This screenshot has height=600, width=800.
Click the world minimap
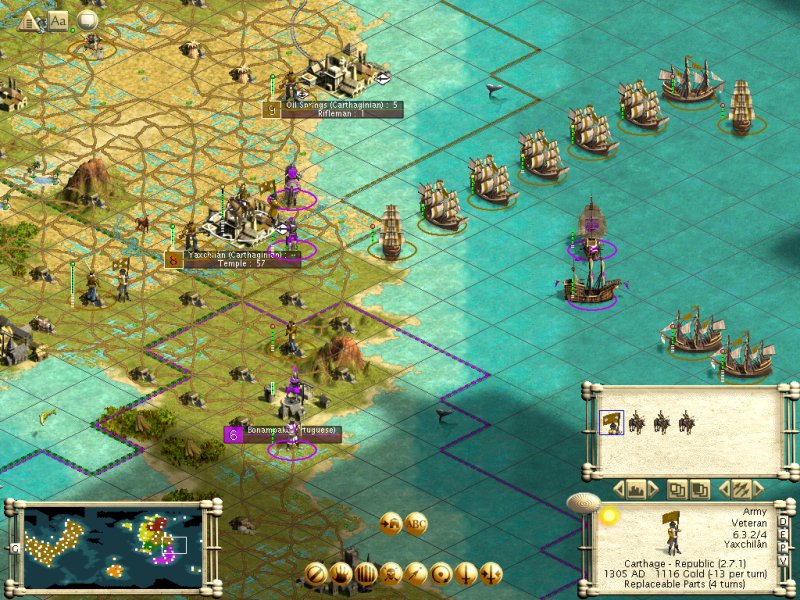(112, 545)
